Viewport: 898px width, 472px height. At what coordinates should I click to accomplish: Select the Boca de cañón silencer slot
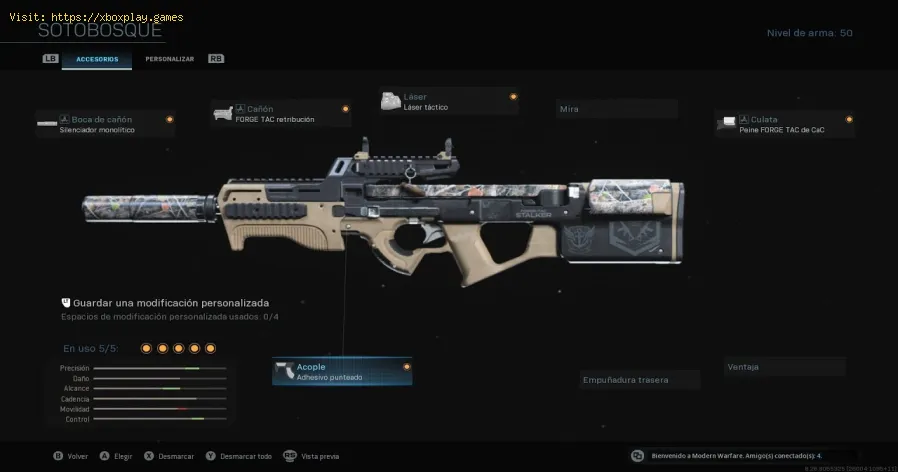(x=105, y=124)
